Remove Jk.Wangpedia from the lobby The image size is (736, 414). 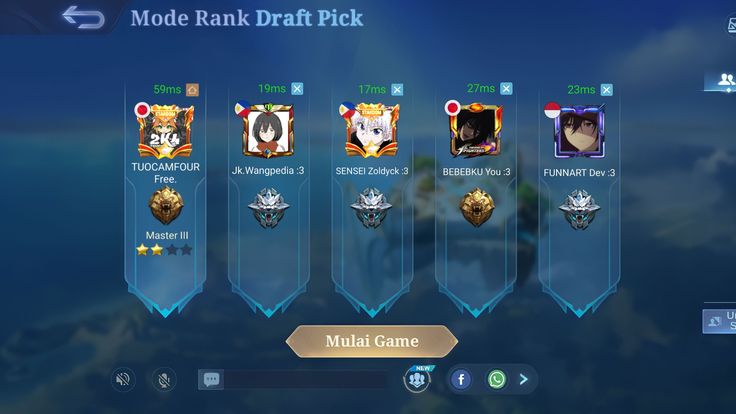click(297, 89)
